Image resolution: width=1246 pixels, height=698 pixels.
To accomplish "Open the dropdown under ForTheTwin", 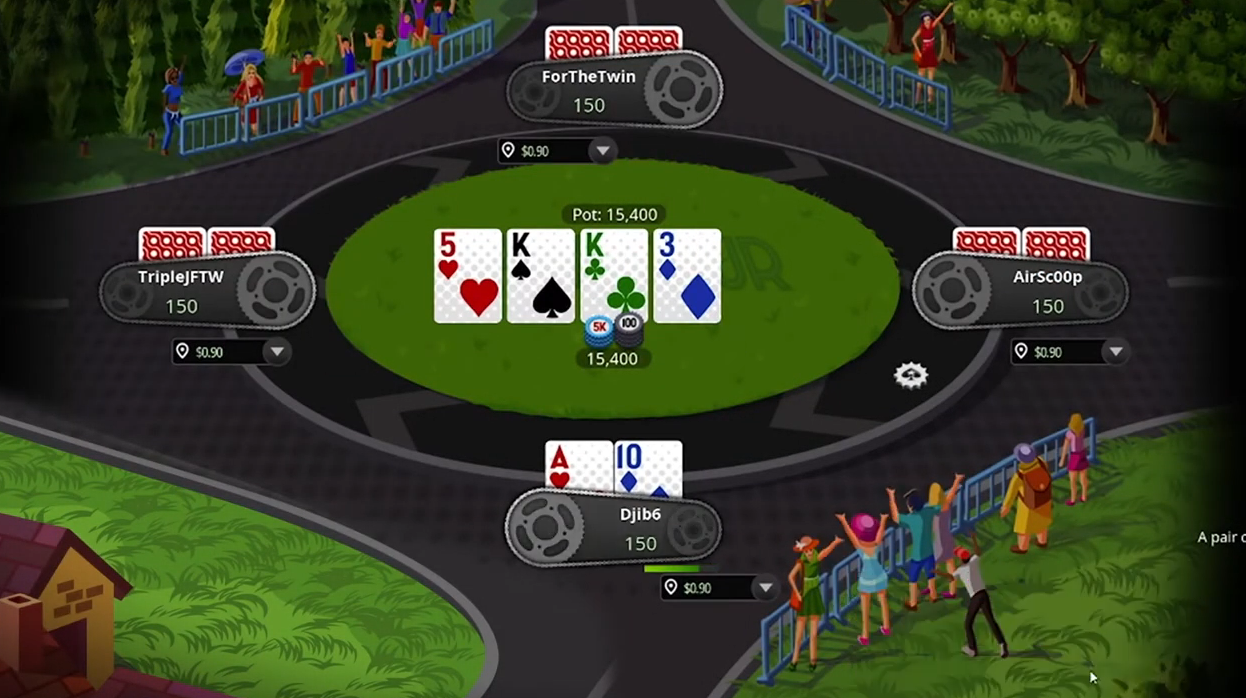I will tap(602, 151).
